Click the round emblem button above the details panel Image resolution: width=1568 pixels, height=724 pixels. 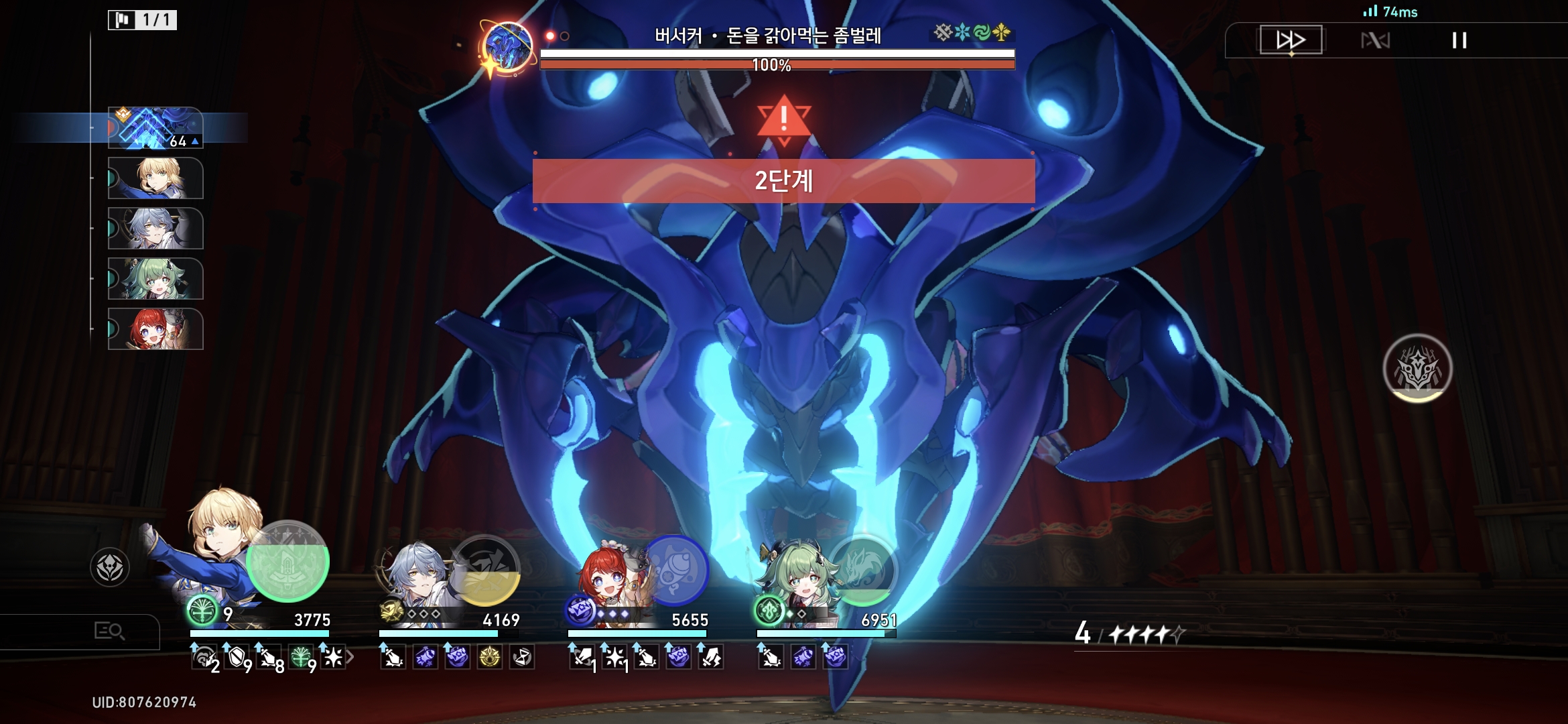110,567
